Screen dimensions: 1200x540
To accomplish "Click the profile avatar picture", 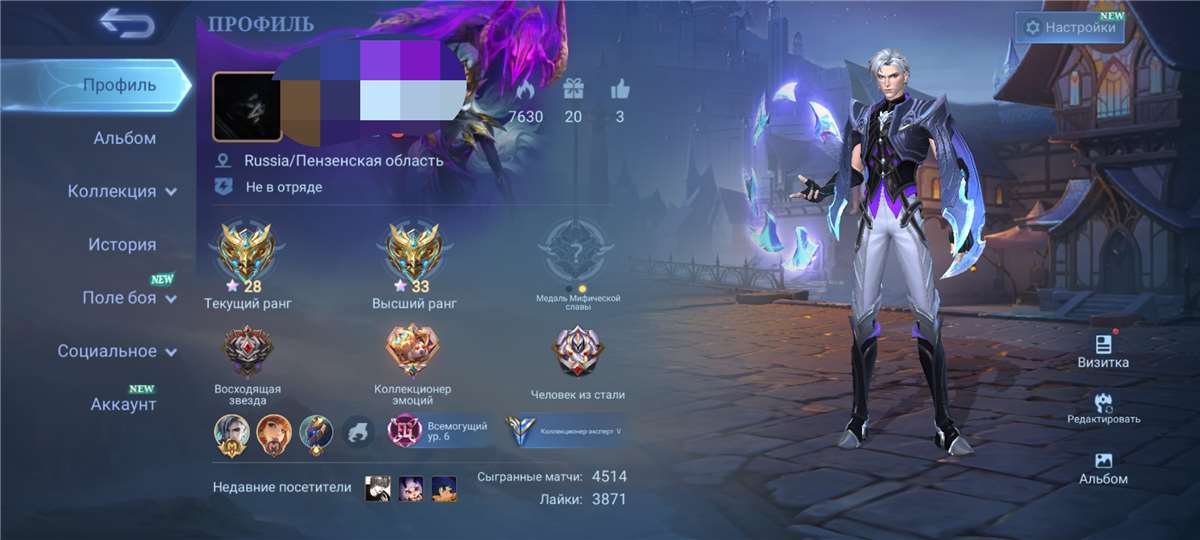I will coord(245,106).
